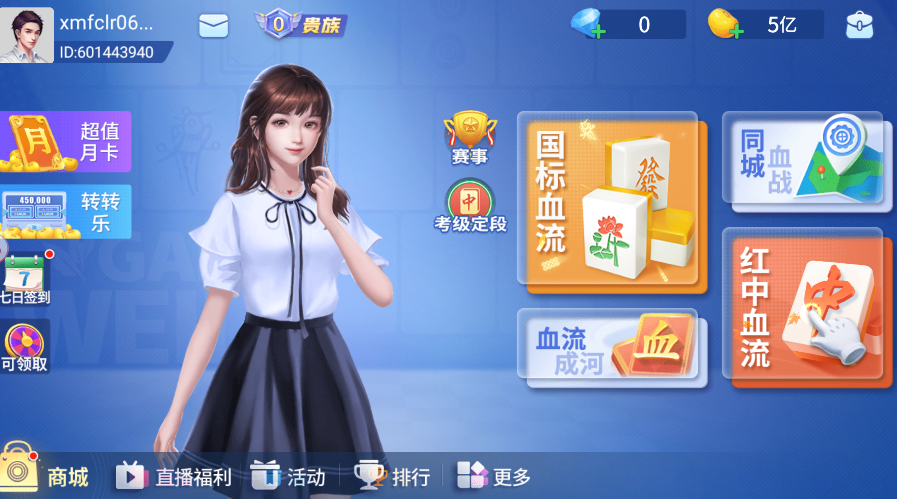
Task: Open the 赛事 tournament trophy
Action: pyautogui.click(x=469, y=139)
